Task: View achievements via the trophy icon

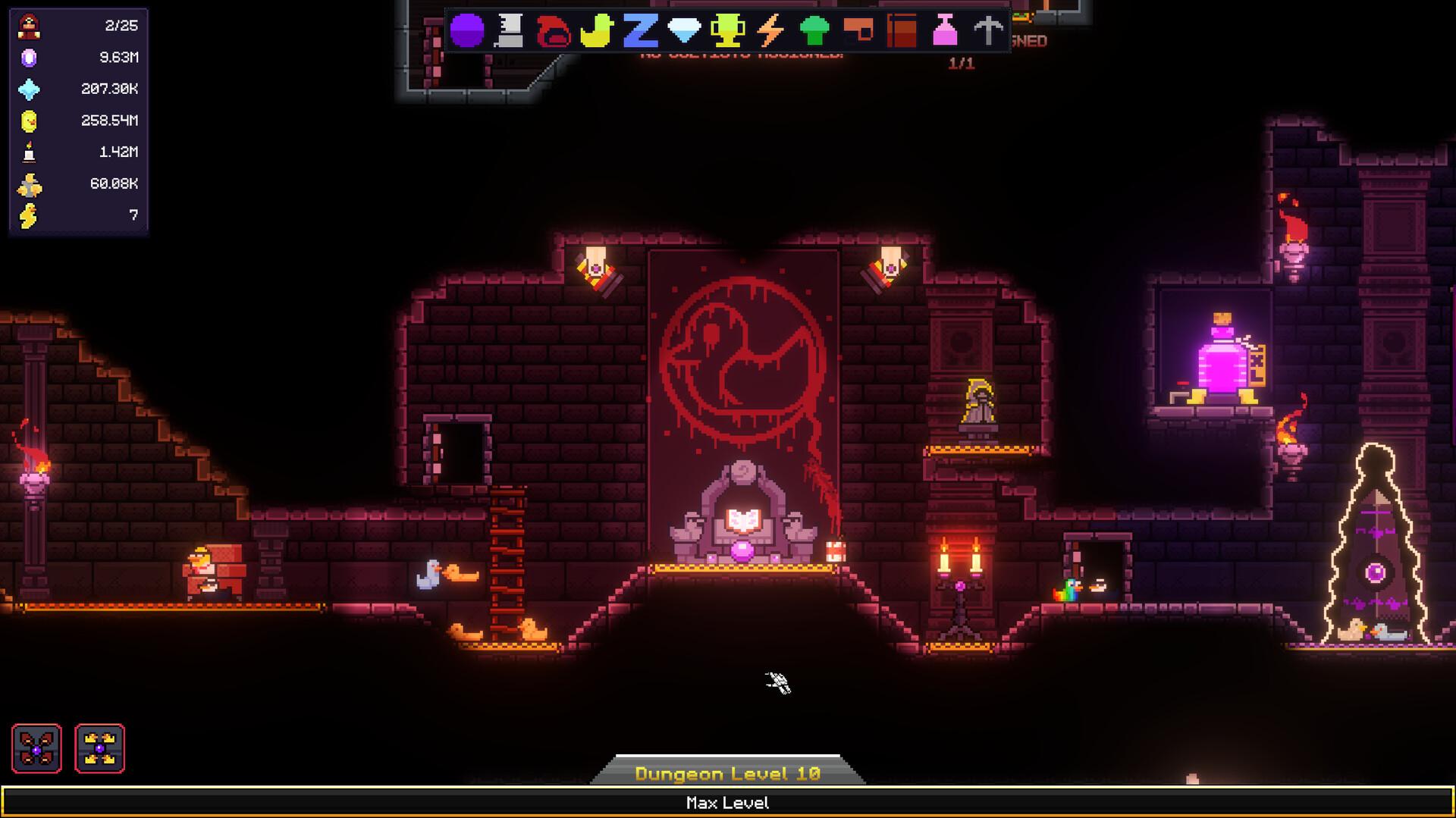Action: tap(730, 30)
